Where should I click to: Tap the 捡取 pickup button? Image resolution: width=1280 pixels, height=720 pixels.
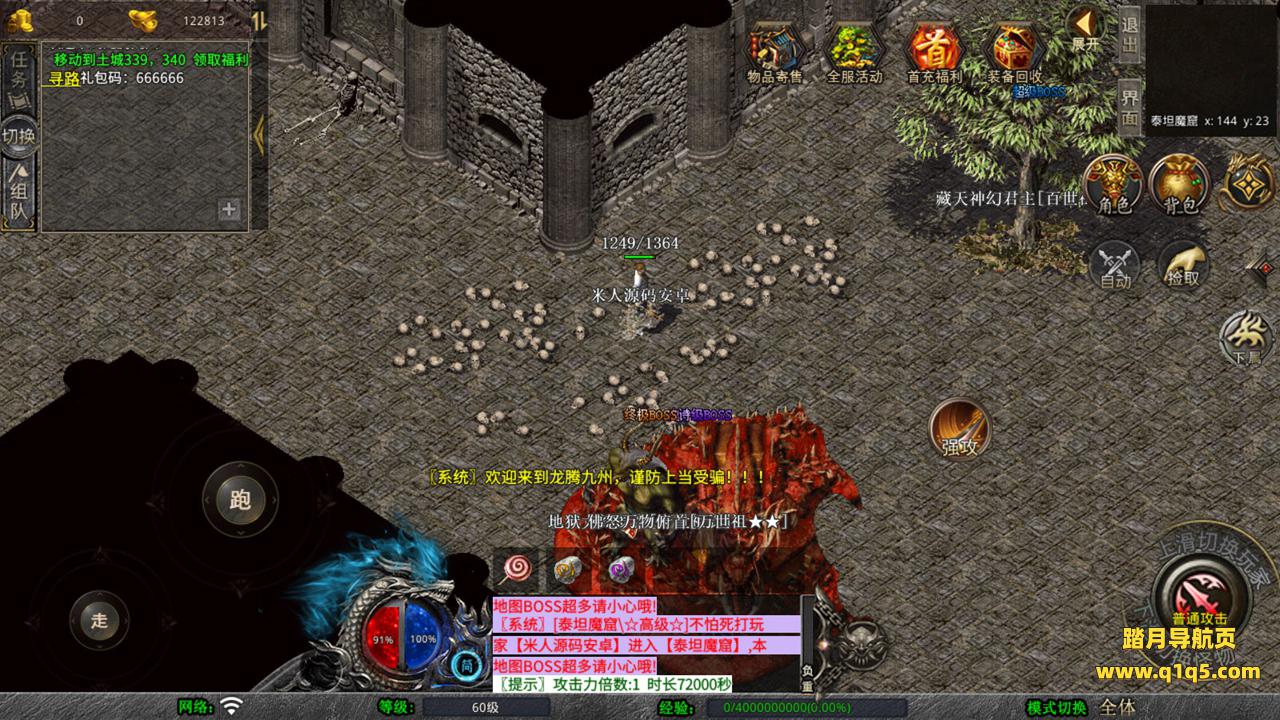1183,266
